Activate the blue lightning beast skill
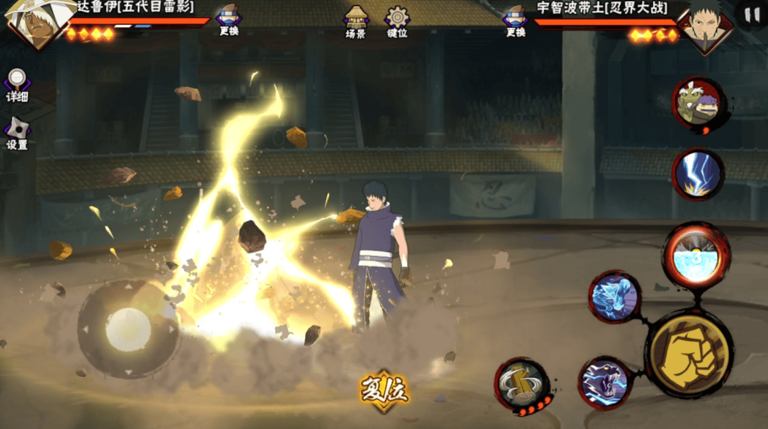 (614, 297)
